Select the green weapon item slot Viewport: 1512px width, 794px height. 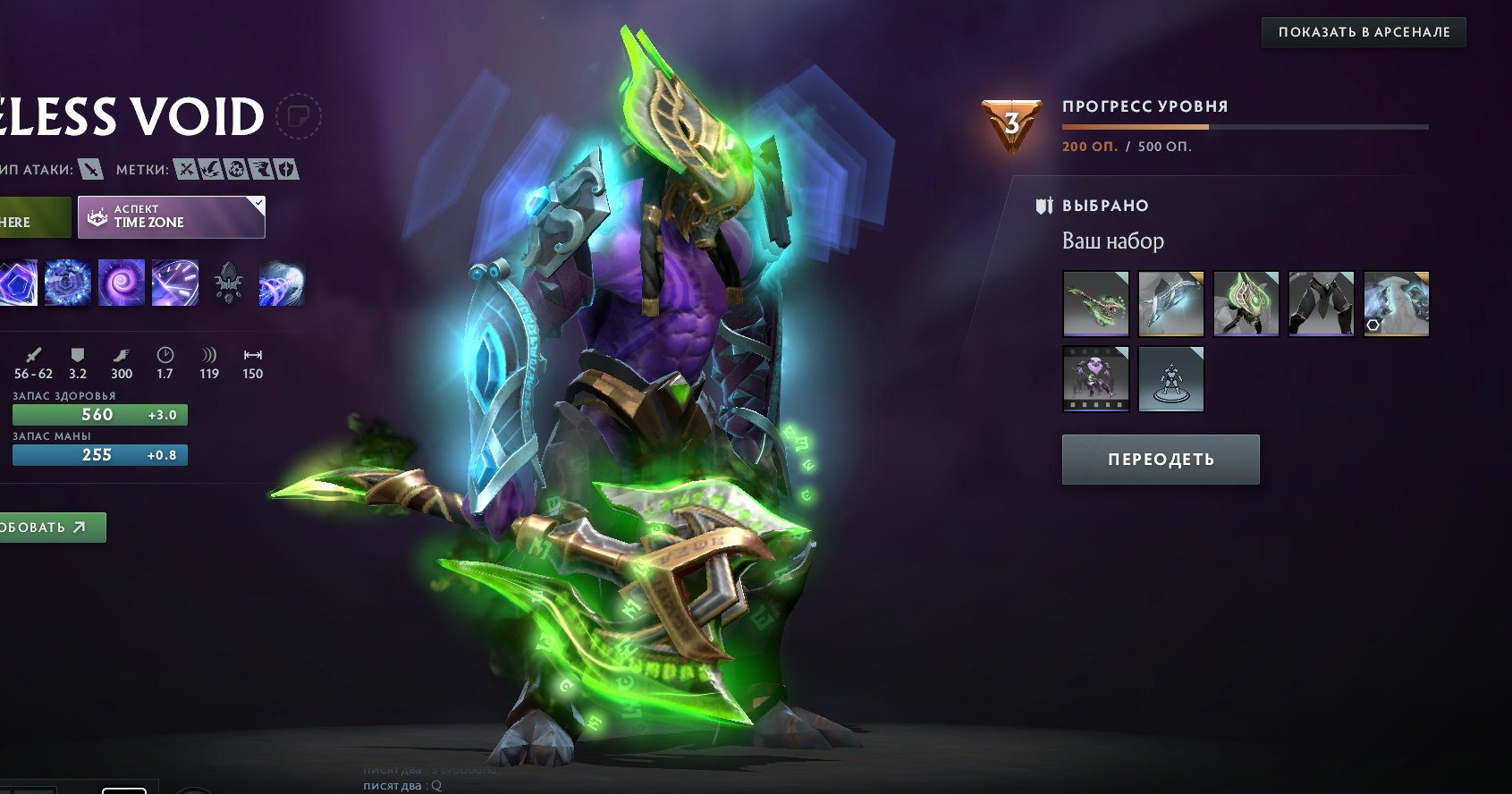click(1095, 304)
